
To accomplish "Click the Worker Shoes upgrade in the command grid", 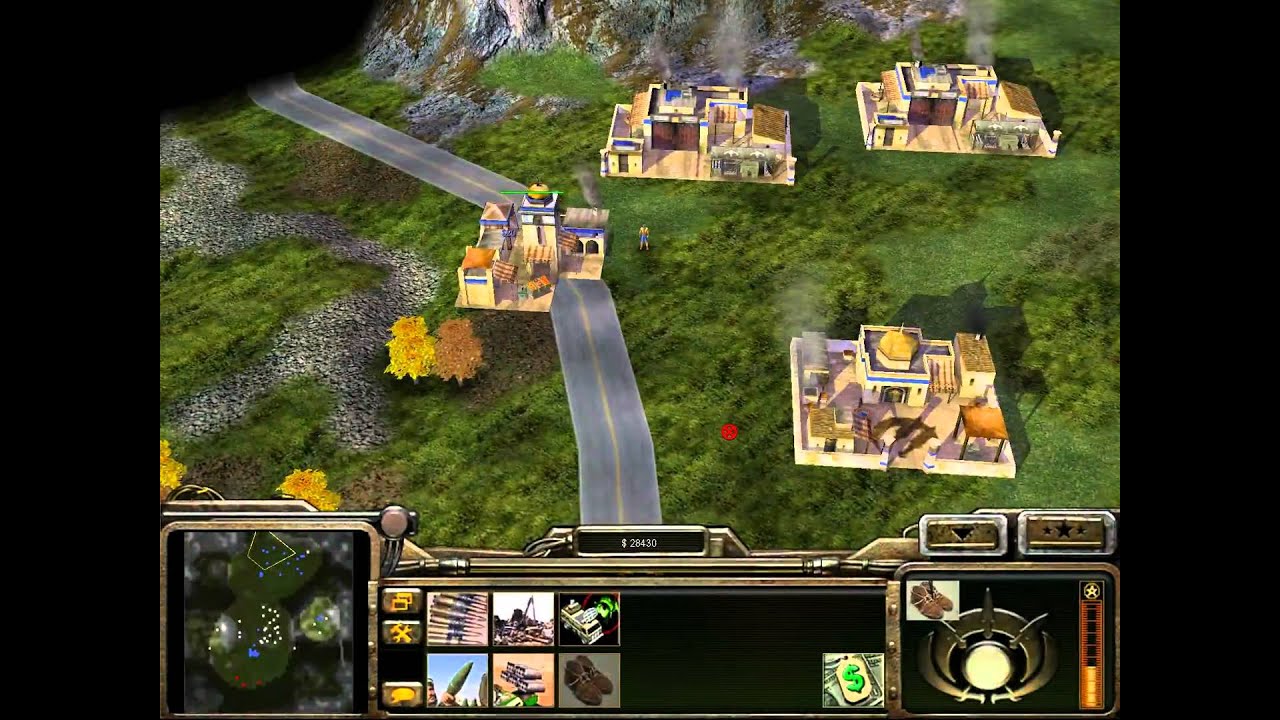I will (x=589, y=680).
